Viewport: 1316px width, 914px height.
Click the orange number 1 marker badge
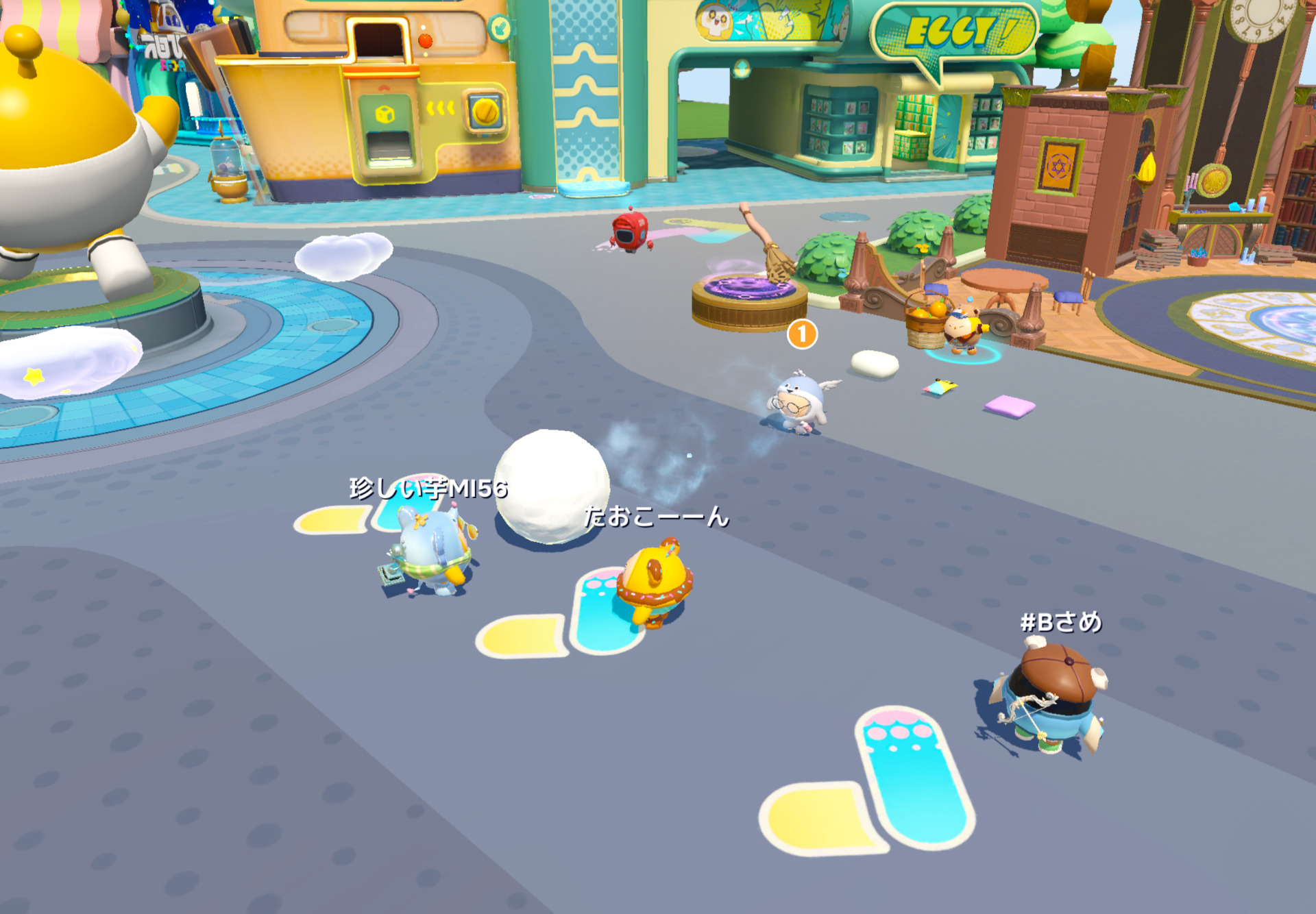[x=802, y=334]
